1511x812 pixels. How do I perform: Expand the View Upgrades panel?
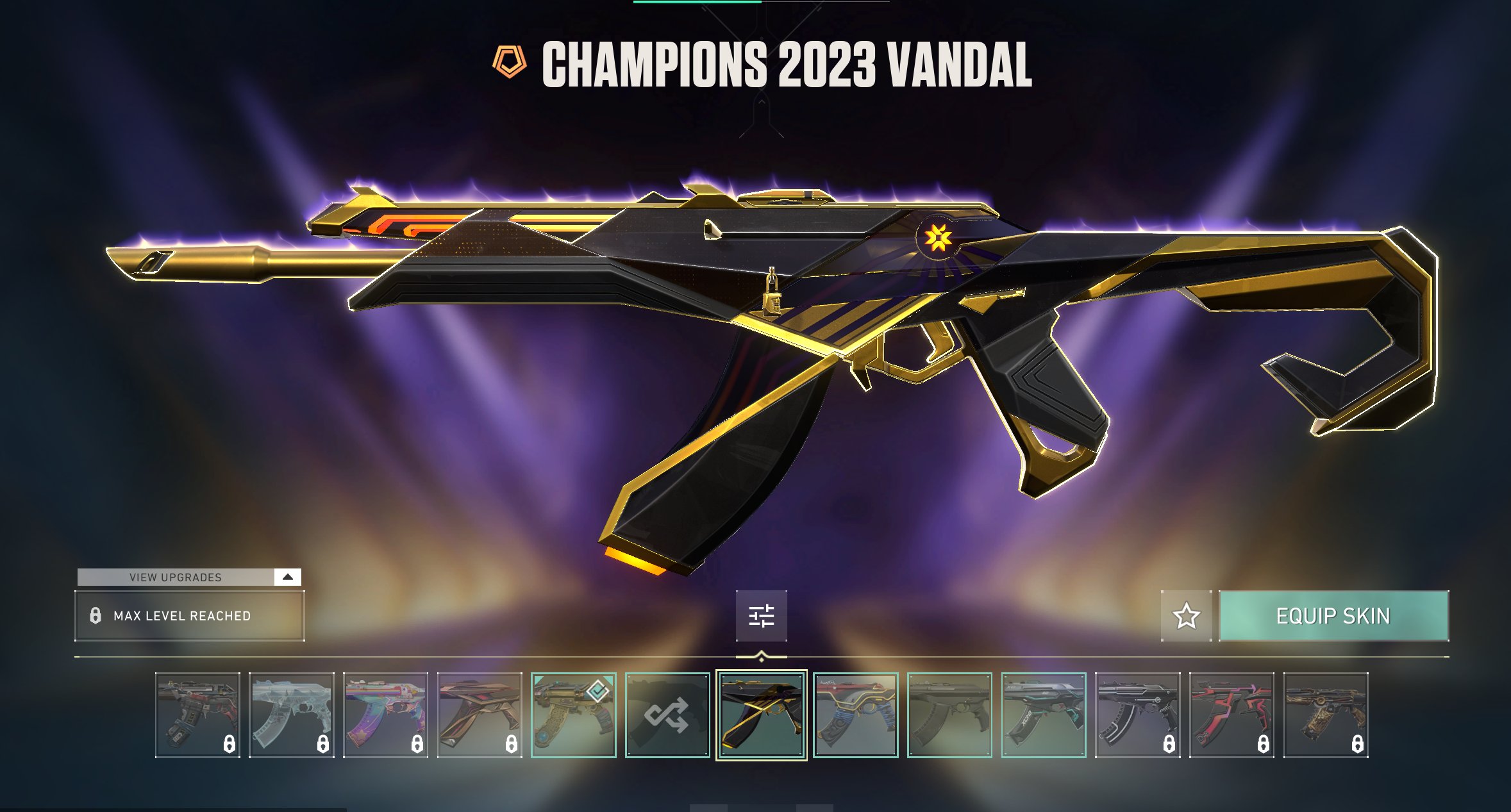(x=287, y=577)
